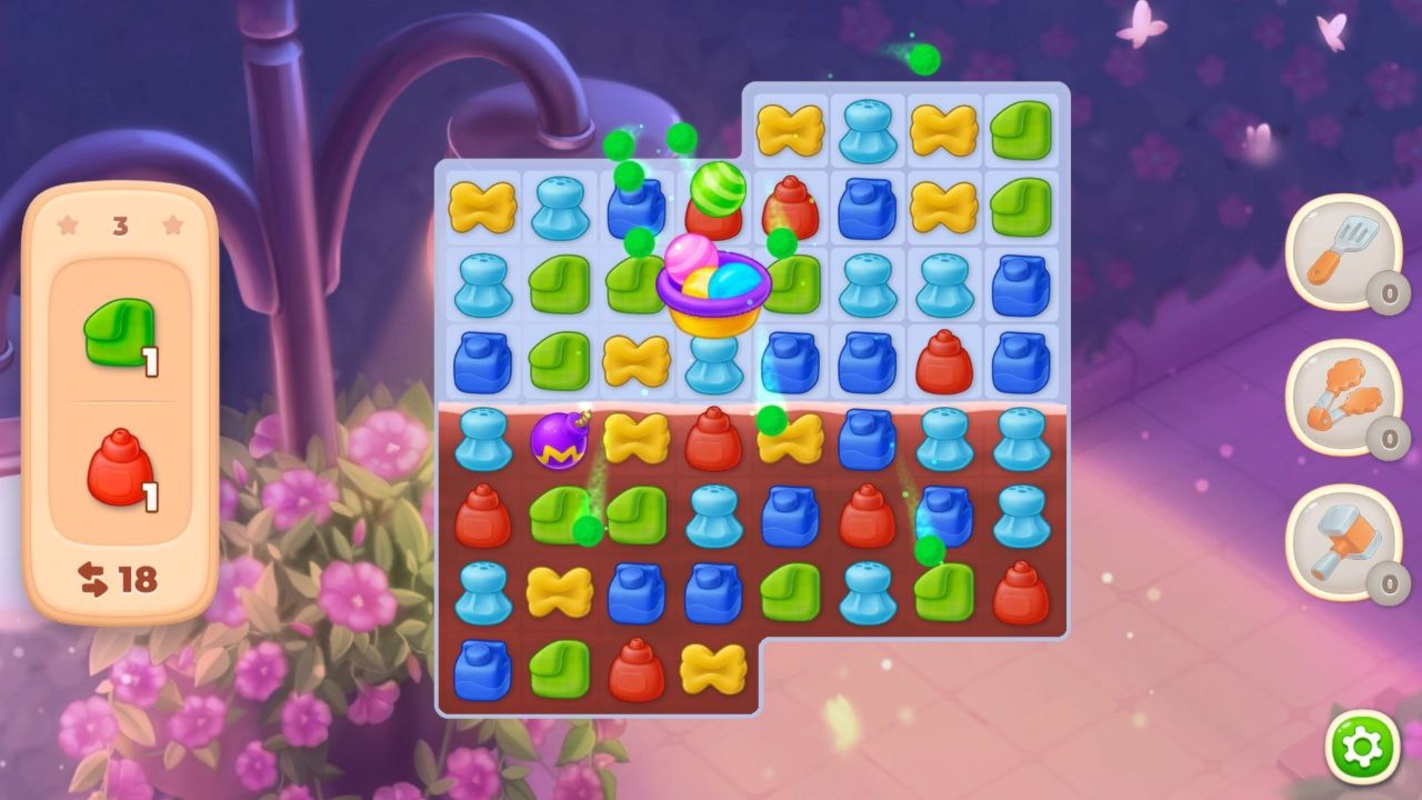
Task: Tap the bomb piece on the board
Action: tap(560, 440)
